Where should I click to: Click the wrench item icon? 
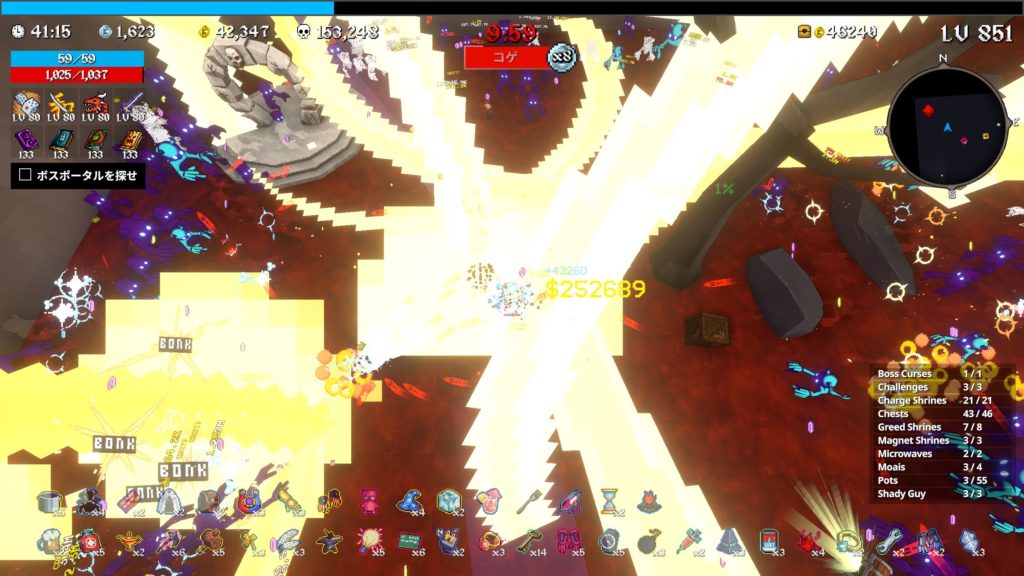pyautogui.click(x=888, y=541)
